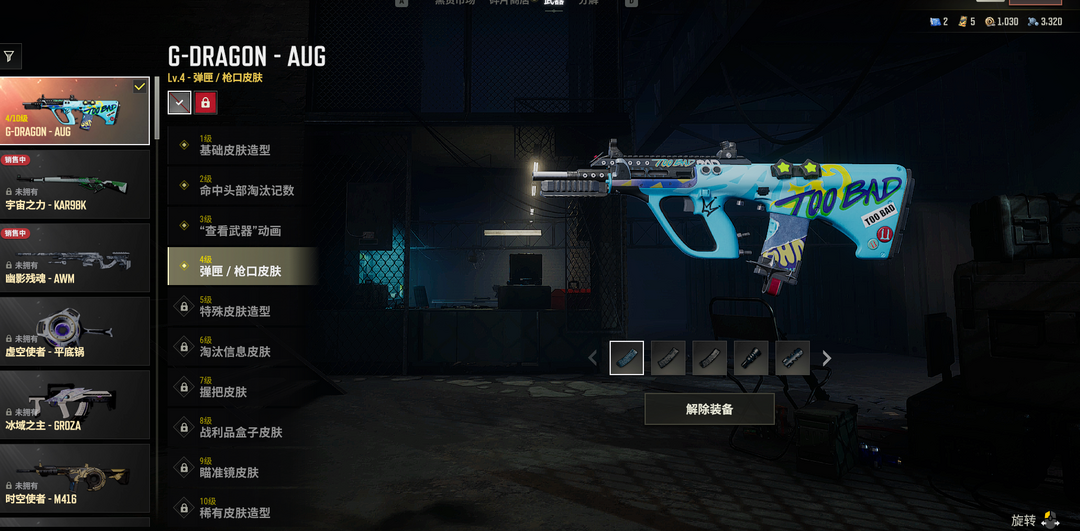This screenshot has height=531, width=1080.
Task: Show previous attachment skins with left arrow
Action: 593,358
